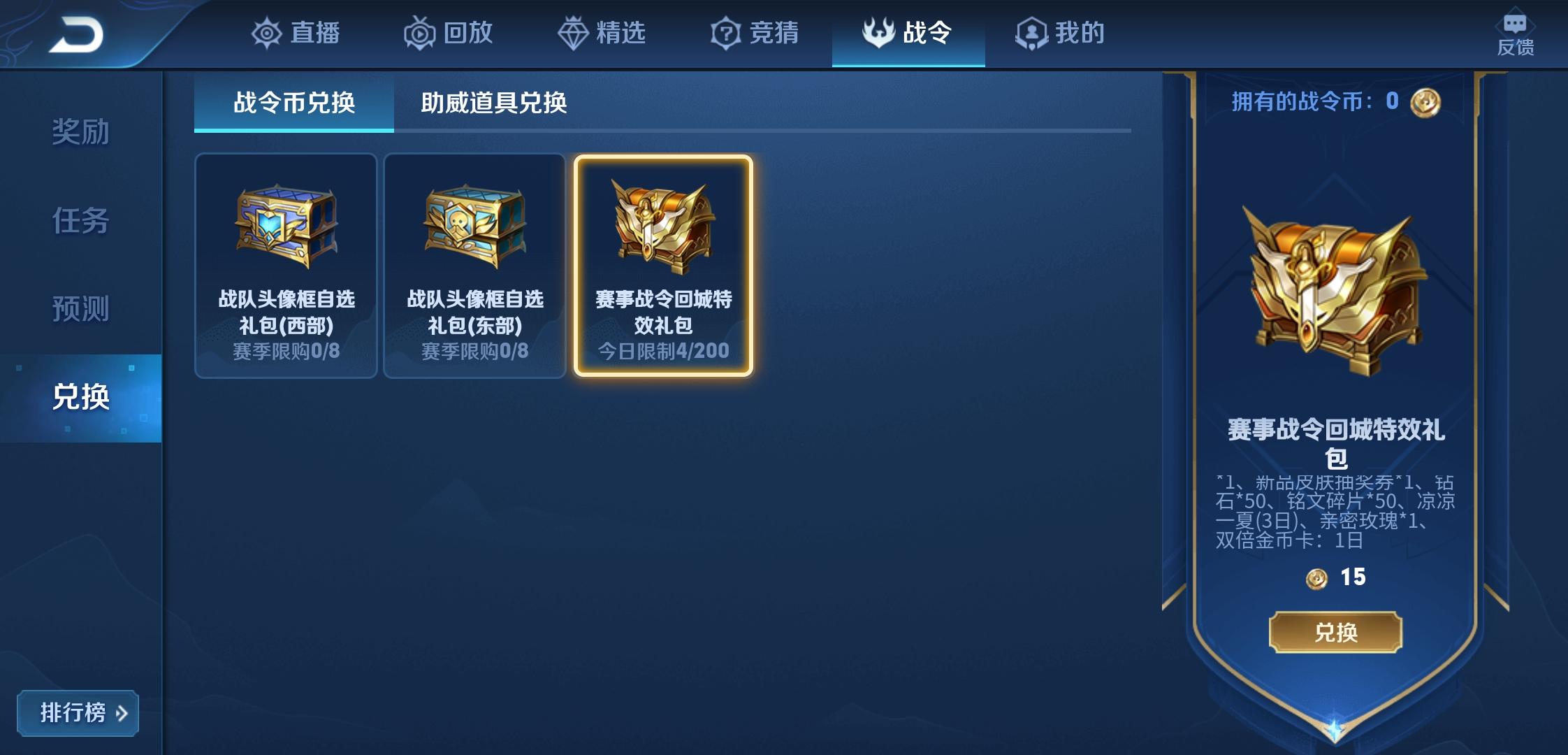Open the 奖励 sidebar section
Viewport: 1568px width, 755px height.
[79, 131]
